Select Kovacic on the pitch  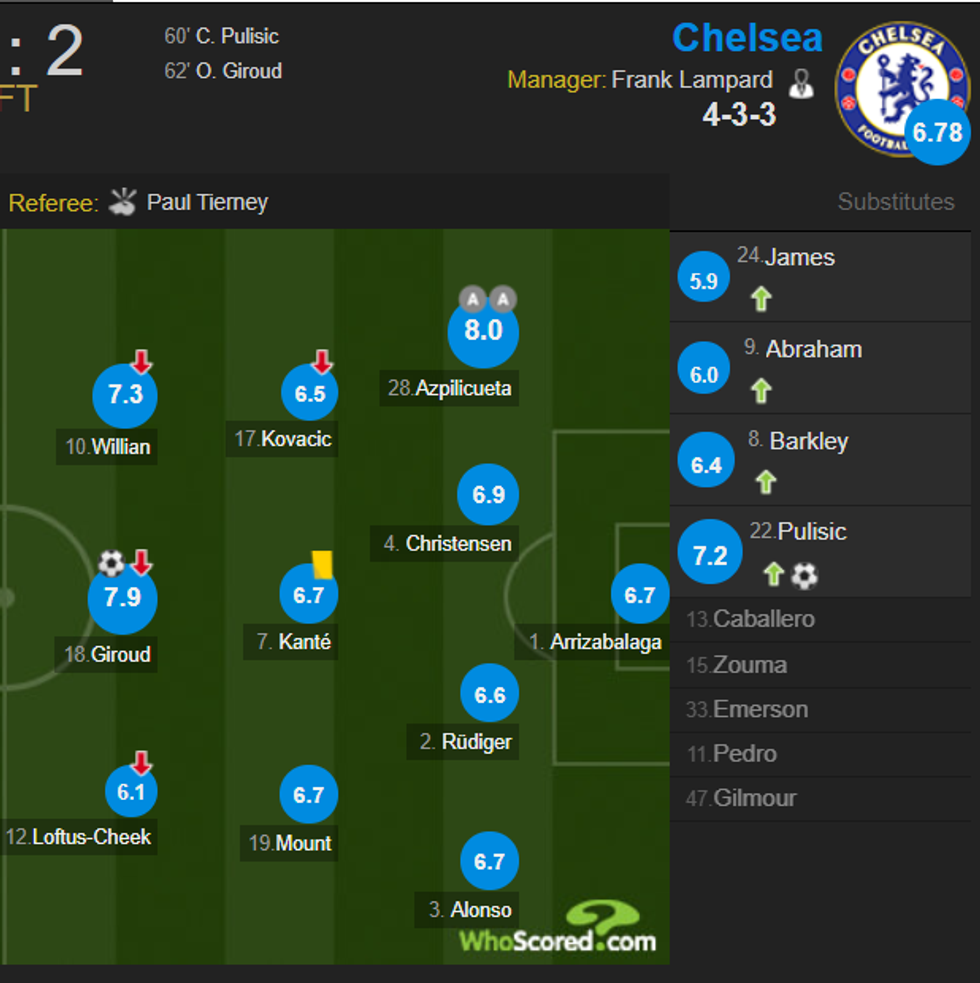310,394
